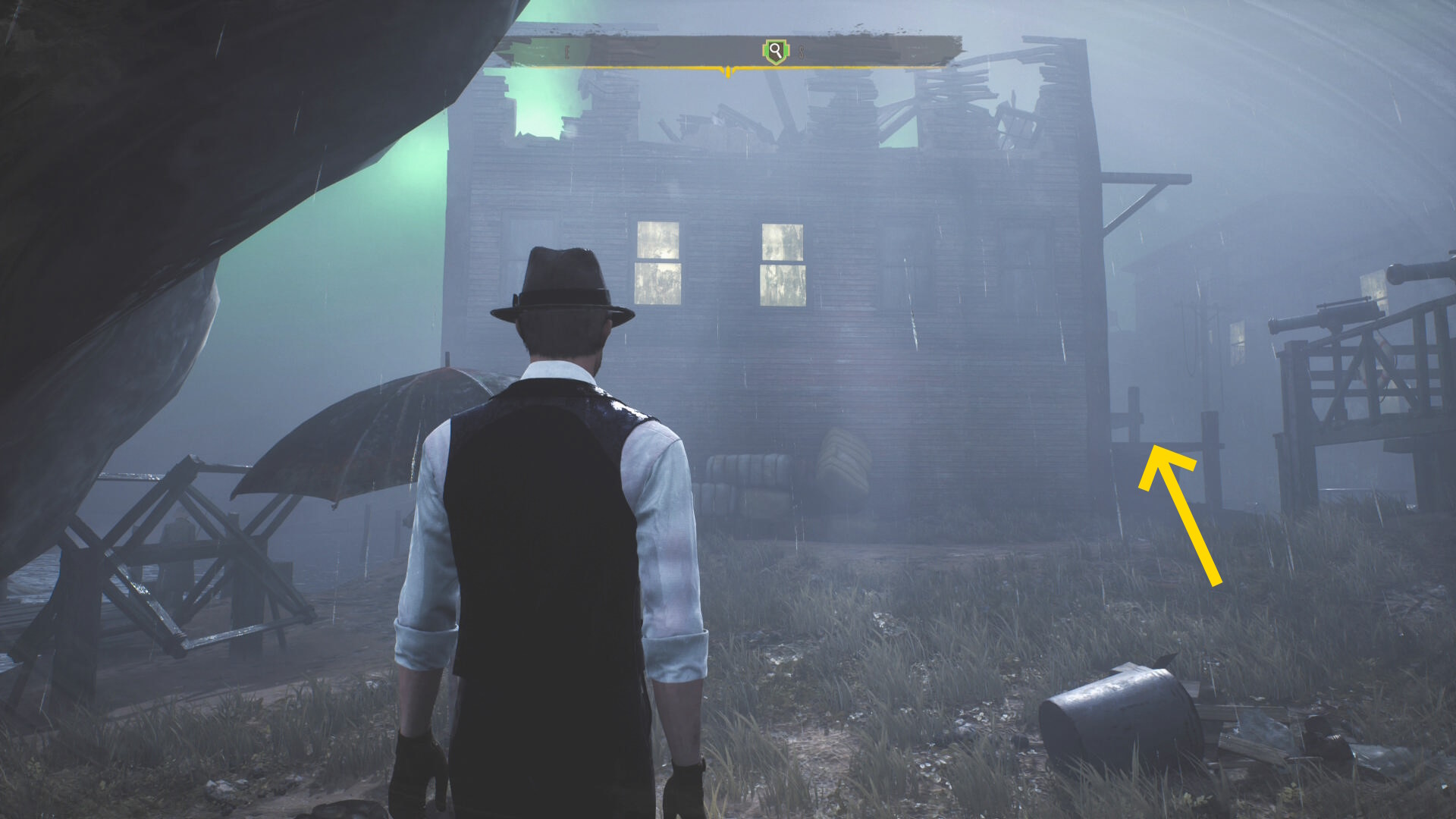This screenshot has height=819, width=1456.
Task: Click the compass bar's yellow center pointer
Action: pyautogui.click(x=728, y=72)
